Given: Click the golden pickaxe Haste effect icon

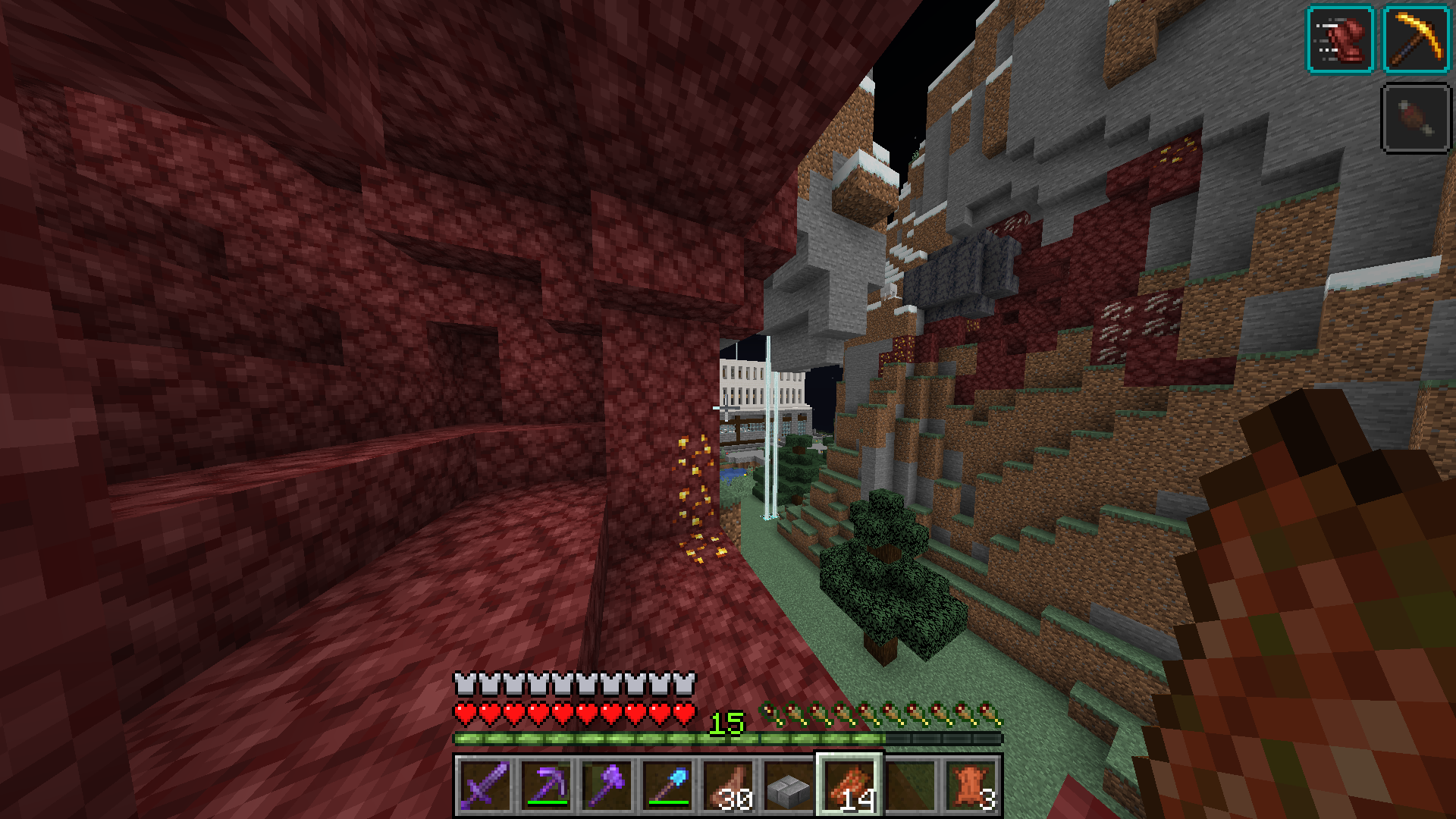Looking at the screenshot, I should 1417,39.
